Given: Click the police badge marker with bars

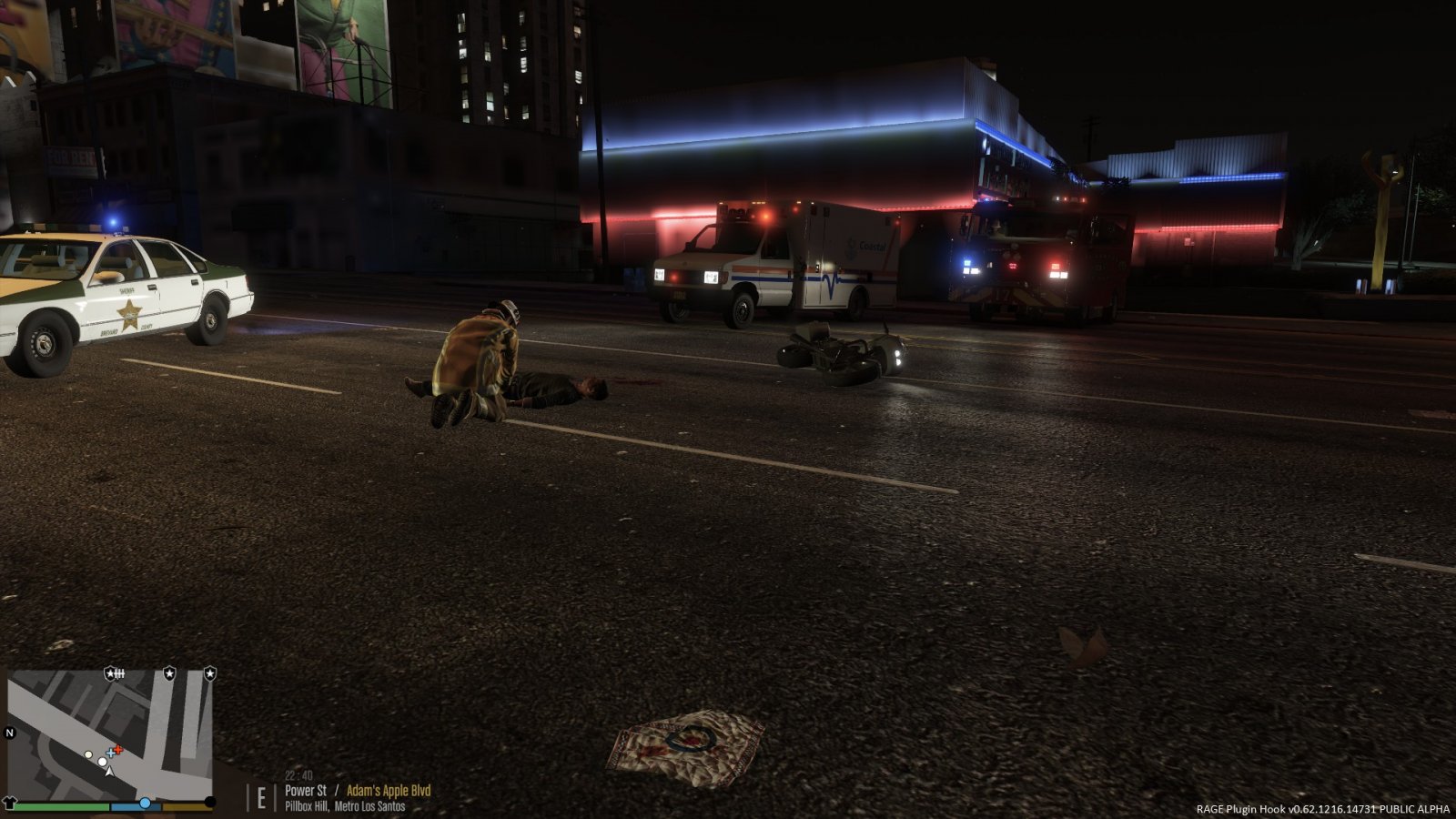Looking at the screenshot, I should [x=115, y=673].
